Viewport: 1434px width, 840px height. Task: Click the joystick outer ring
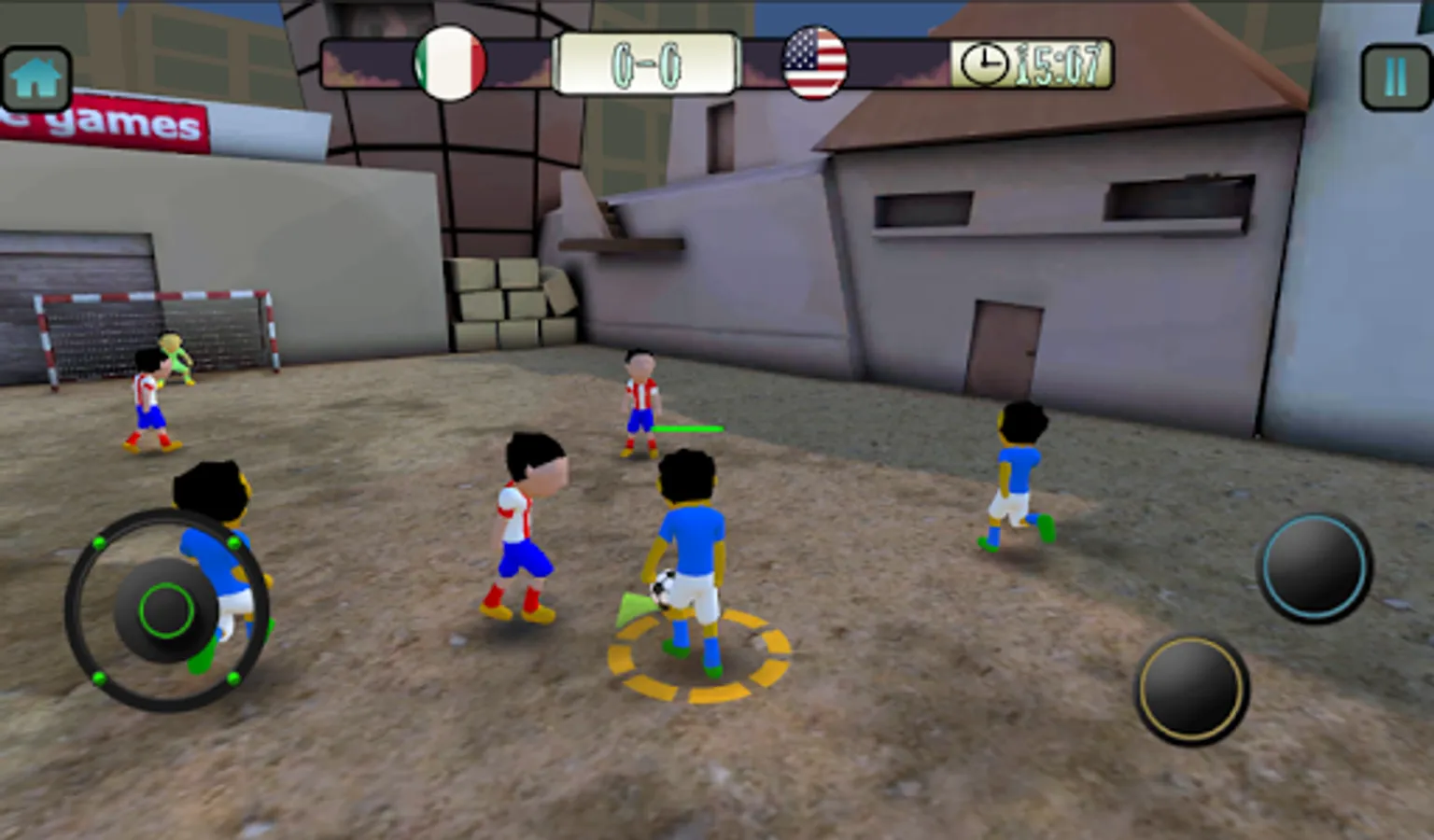[163, 609]
